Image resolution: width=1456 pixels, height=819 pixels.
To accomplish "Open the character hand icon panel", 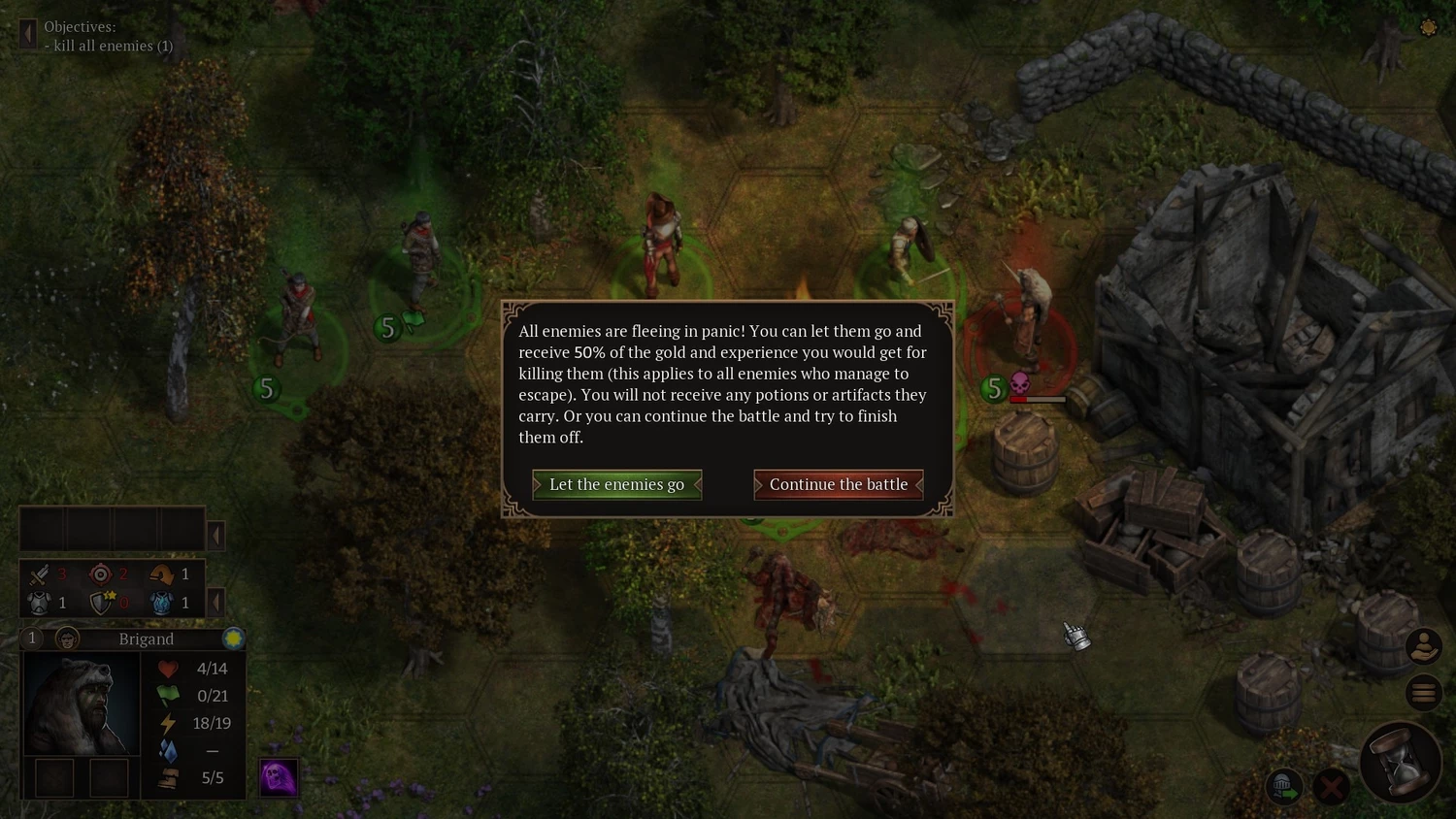I will coord(1423,646).
